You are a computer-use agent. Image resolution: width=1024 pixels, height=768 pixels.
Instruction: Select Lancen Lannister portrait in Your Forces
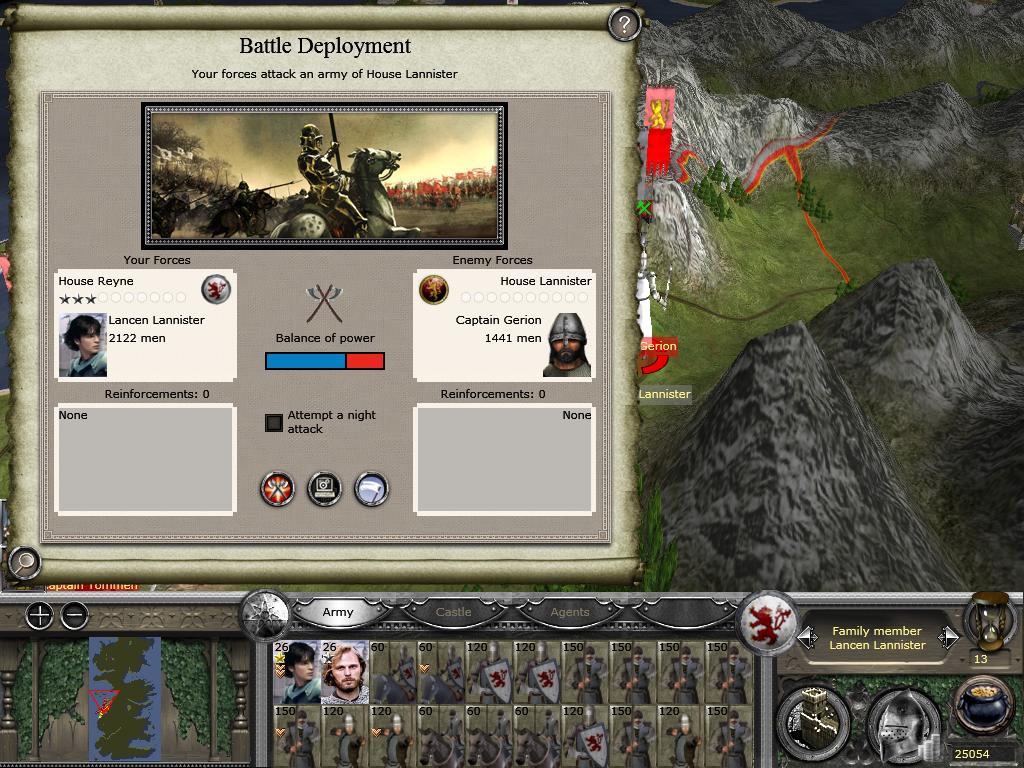coord(83,345)
